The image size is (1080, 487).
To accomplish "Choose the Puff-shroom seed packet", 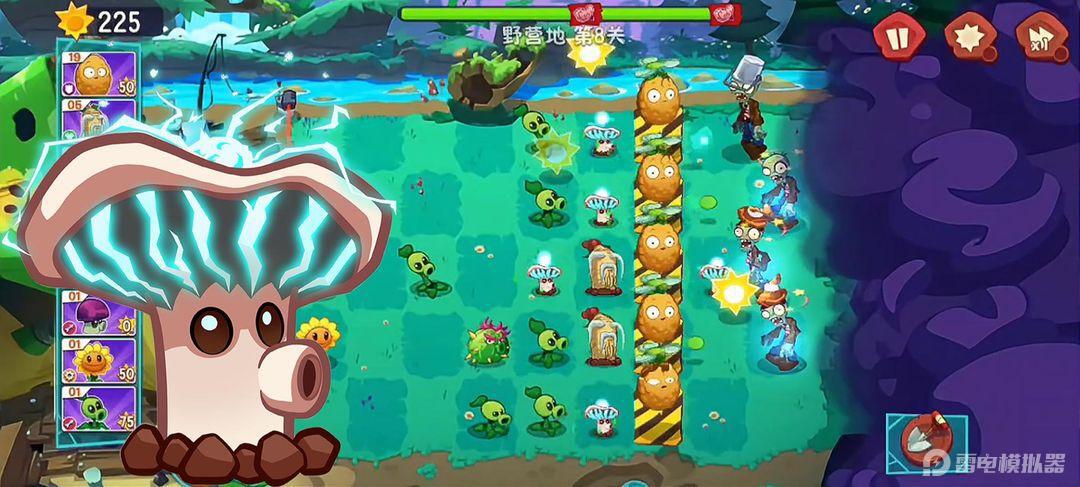I will [97, 314].
